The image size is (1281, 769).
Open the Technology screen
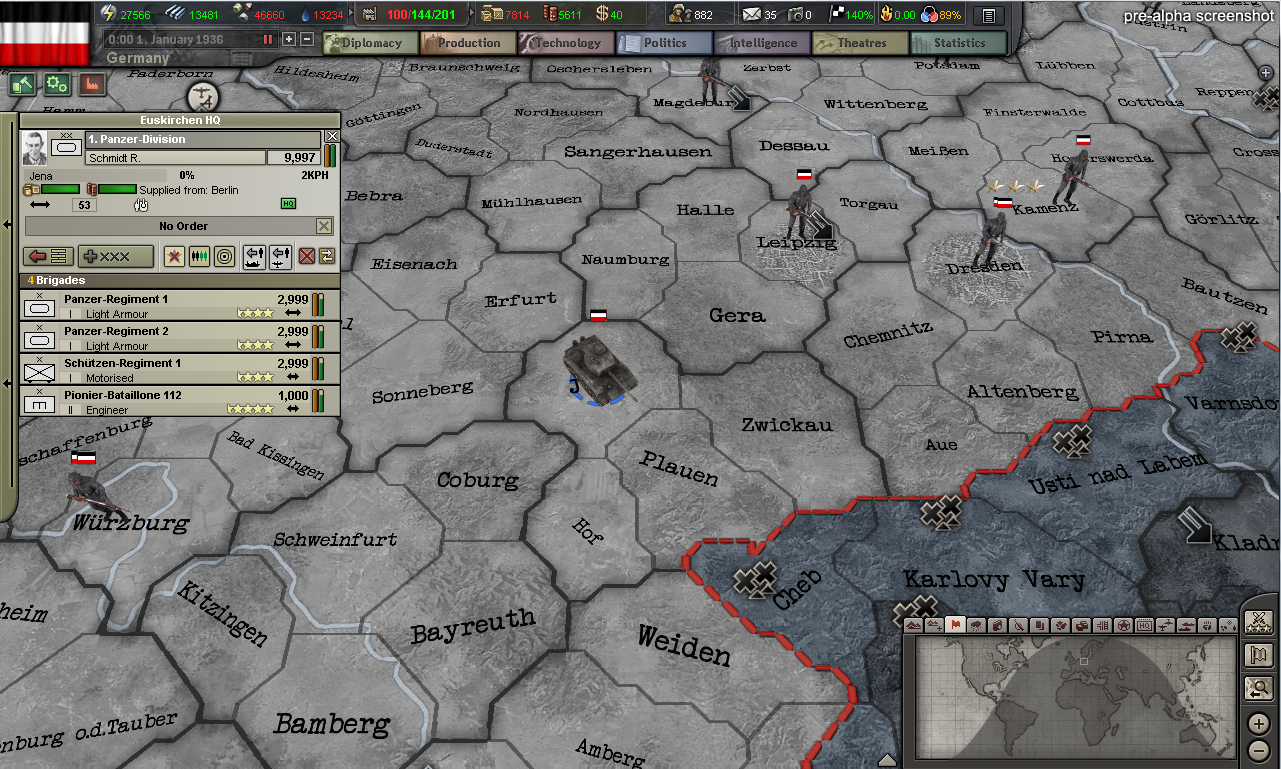[566, 42]
